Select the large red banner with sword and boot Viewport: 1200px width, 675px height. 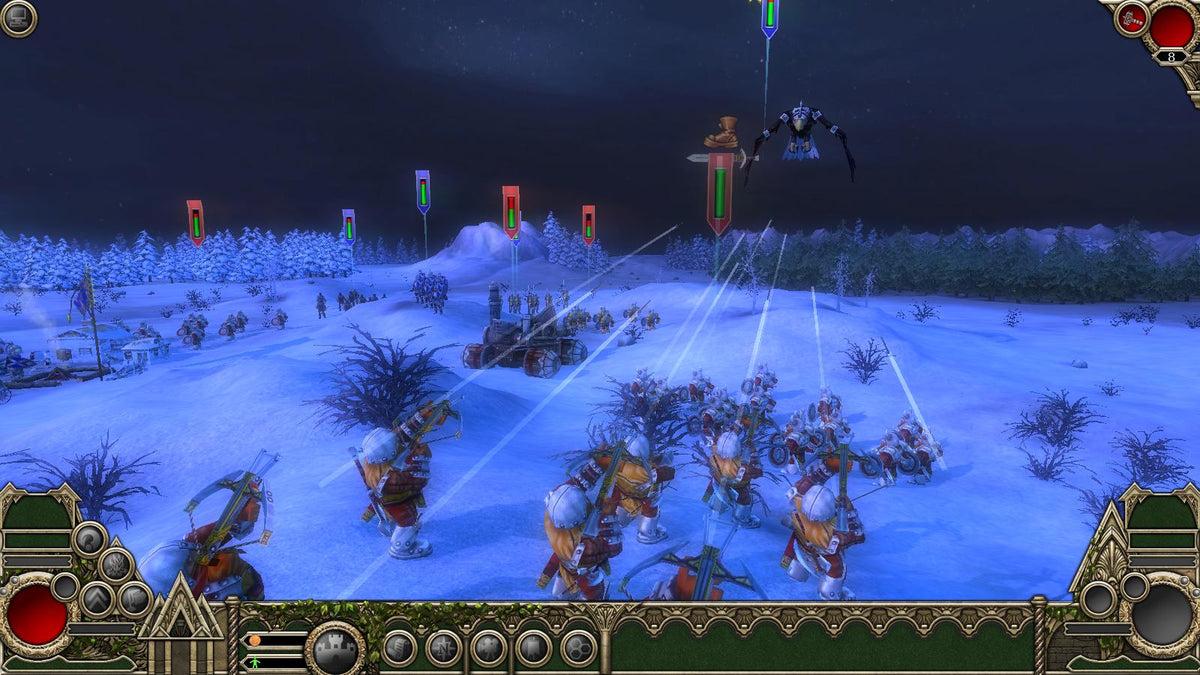click(719, 192)
